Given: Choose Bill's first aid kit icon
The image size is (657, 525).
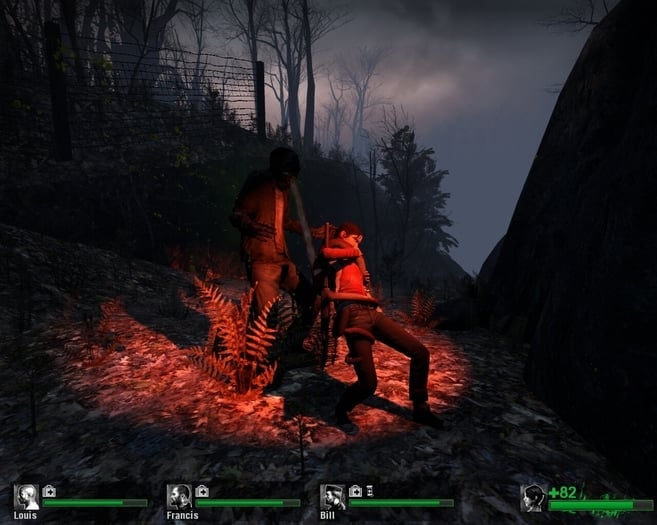Looking at the screenshot, I should (355, 491).
